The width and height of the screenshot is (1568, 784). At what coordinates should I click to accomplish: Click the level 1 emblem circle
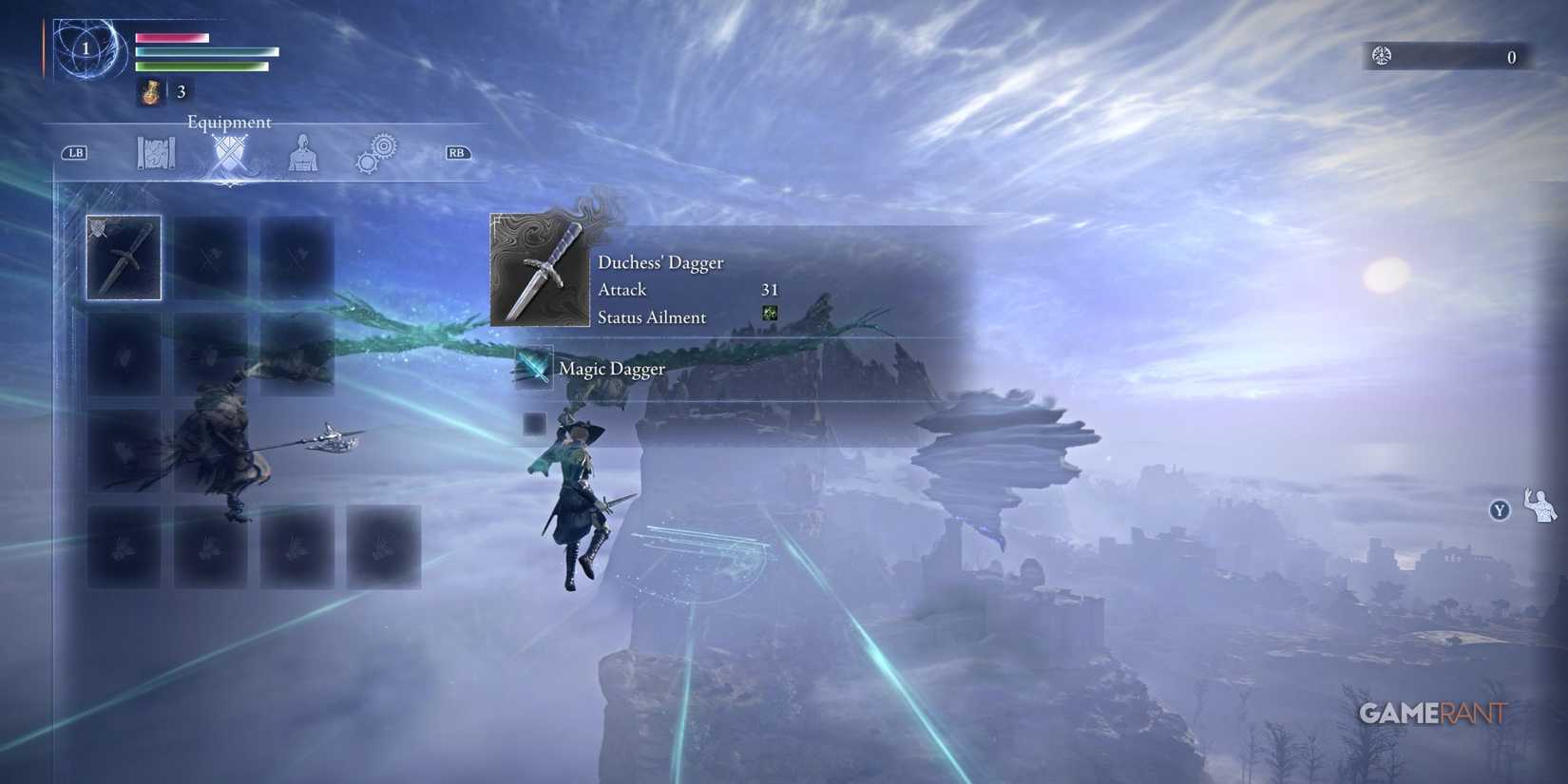click(x=86, y=48)
